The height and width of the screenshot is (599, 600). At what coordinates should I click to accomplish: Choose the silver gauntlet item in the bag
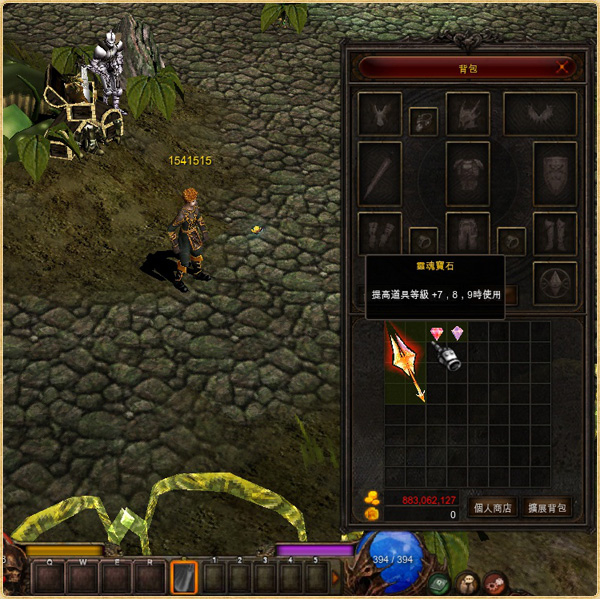pos(446,355)
